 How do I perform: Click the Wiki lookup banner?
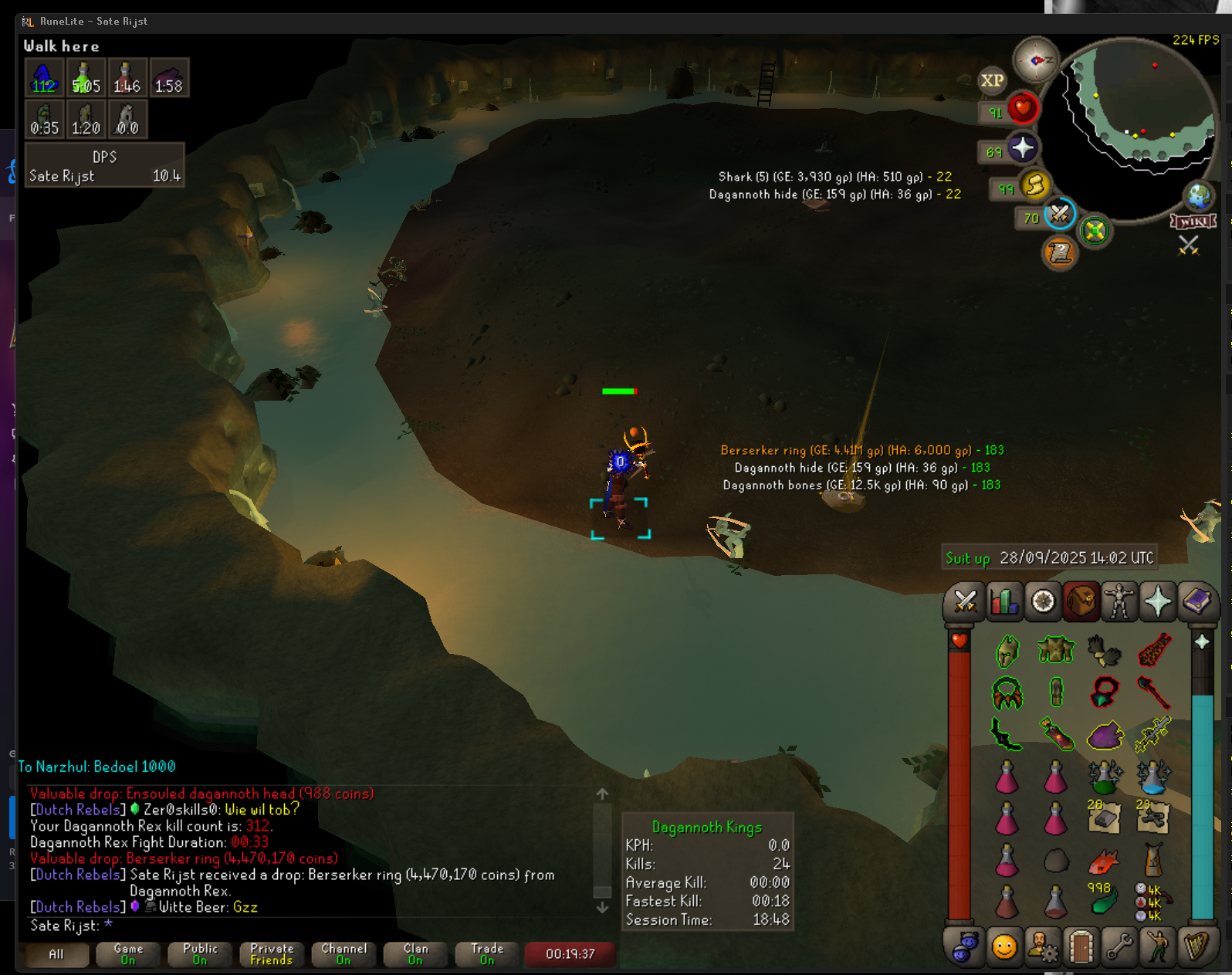pyautogui.click(x=1193, y=222)
